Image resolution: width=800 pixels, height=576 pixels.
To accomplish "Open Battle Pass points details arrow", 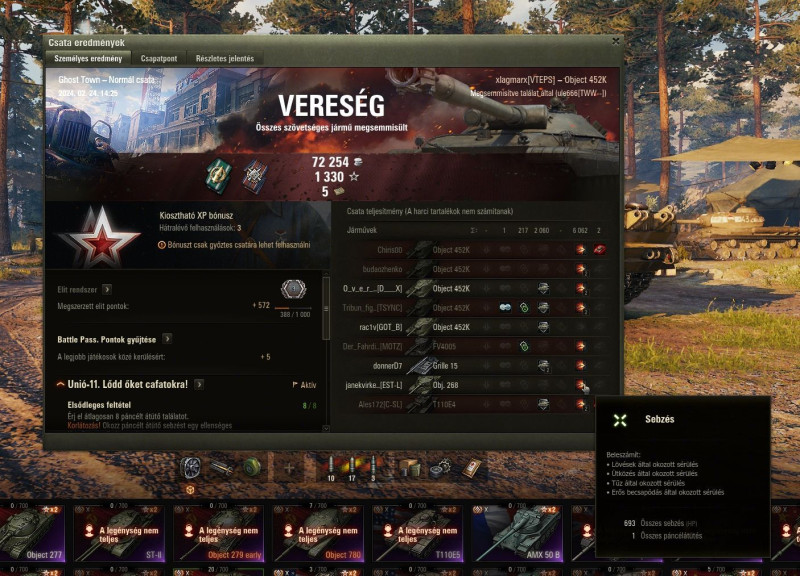I will 166,339.
